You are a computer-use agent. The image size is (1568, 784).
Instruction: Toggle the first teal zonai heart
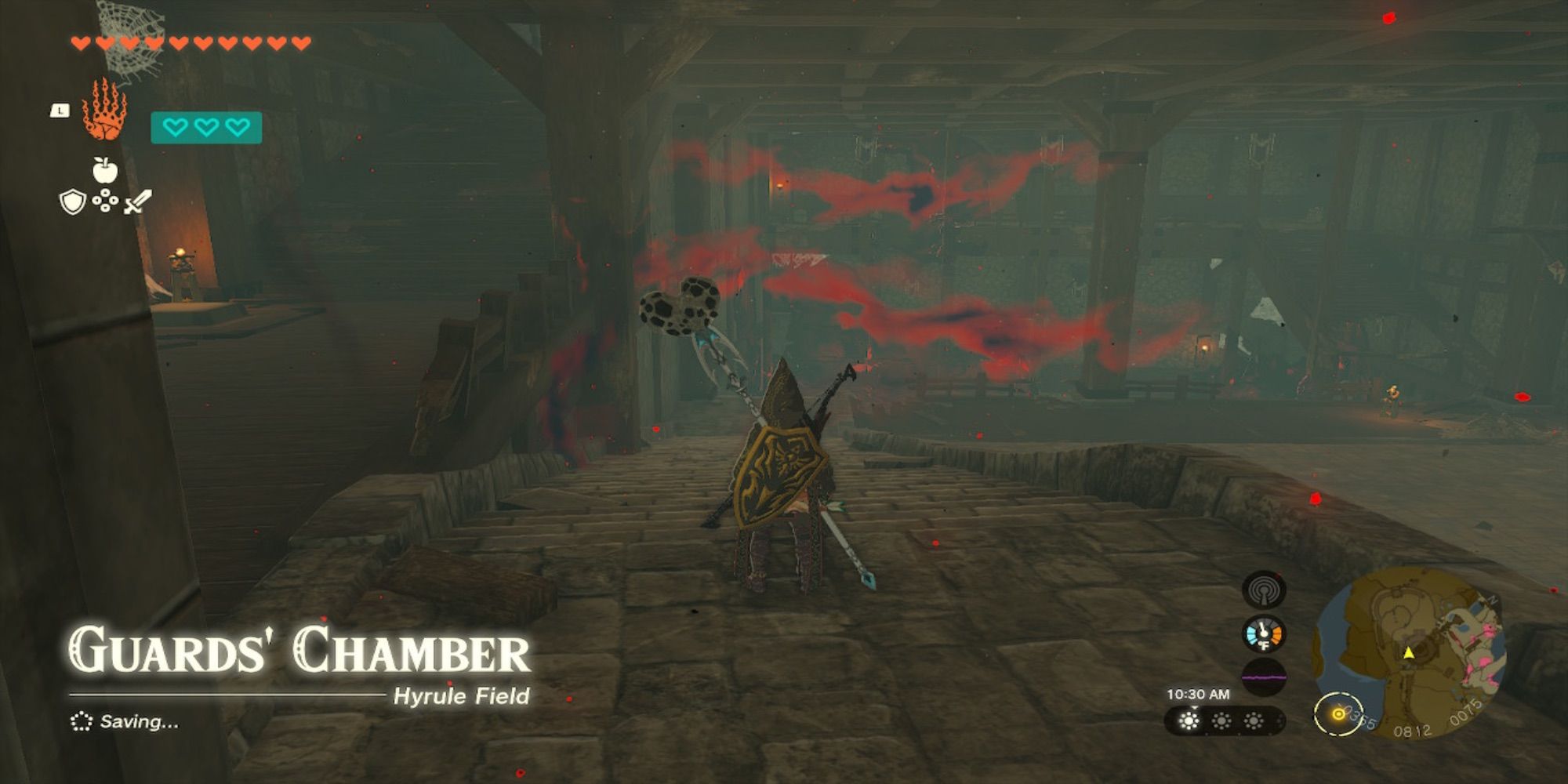point(174,128)
